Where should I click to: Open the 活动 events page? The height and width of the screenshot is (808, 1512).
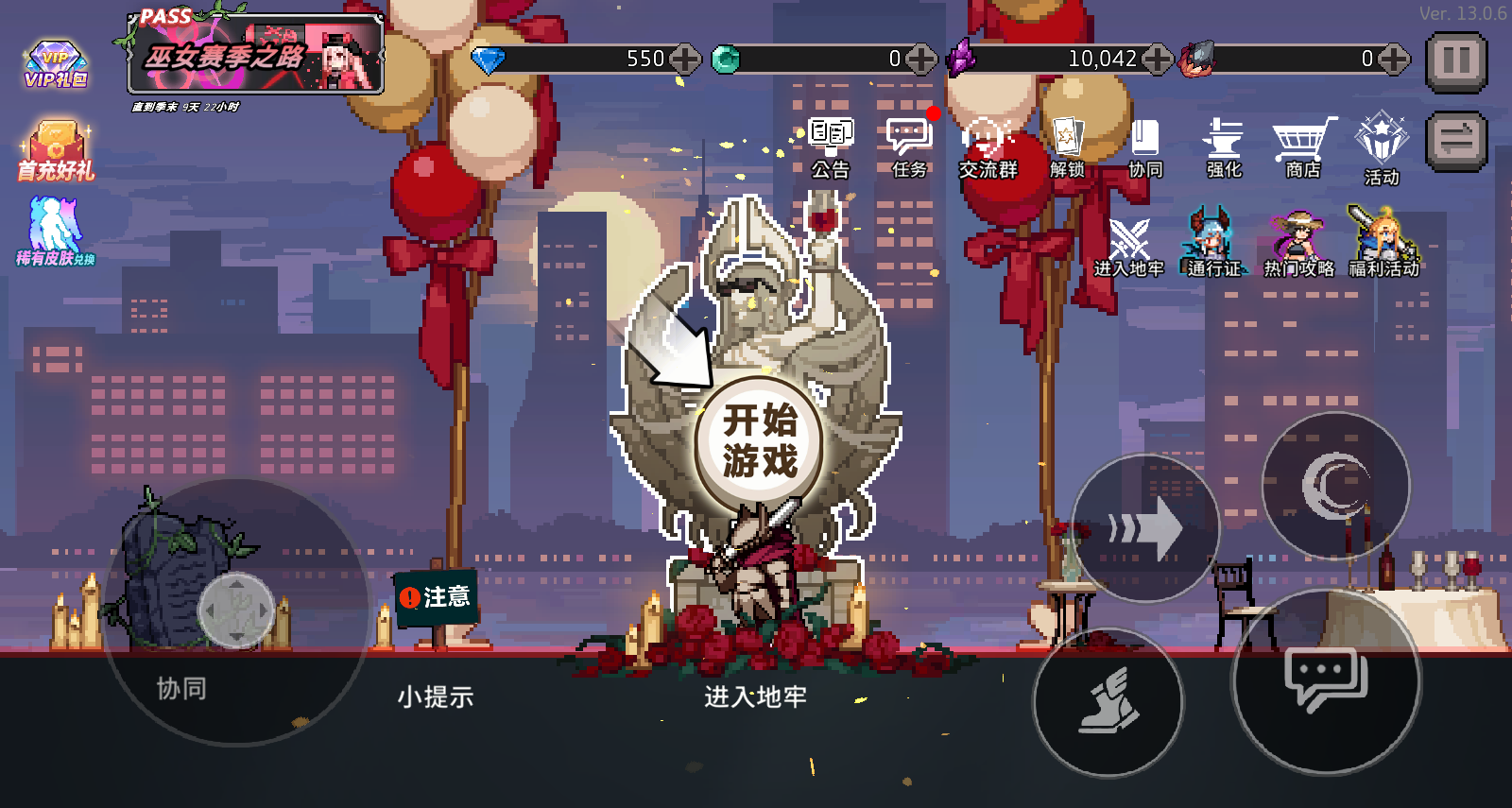(x=1383, y=146)
